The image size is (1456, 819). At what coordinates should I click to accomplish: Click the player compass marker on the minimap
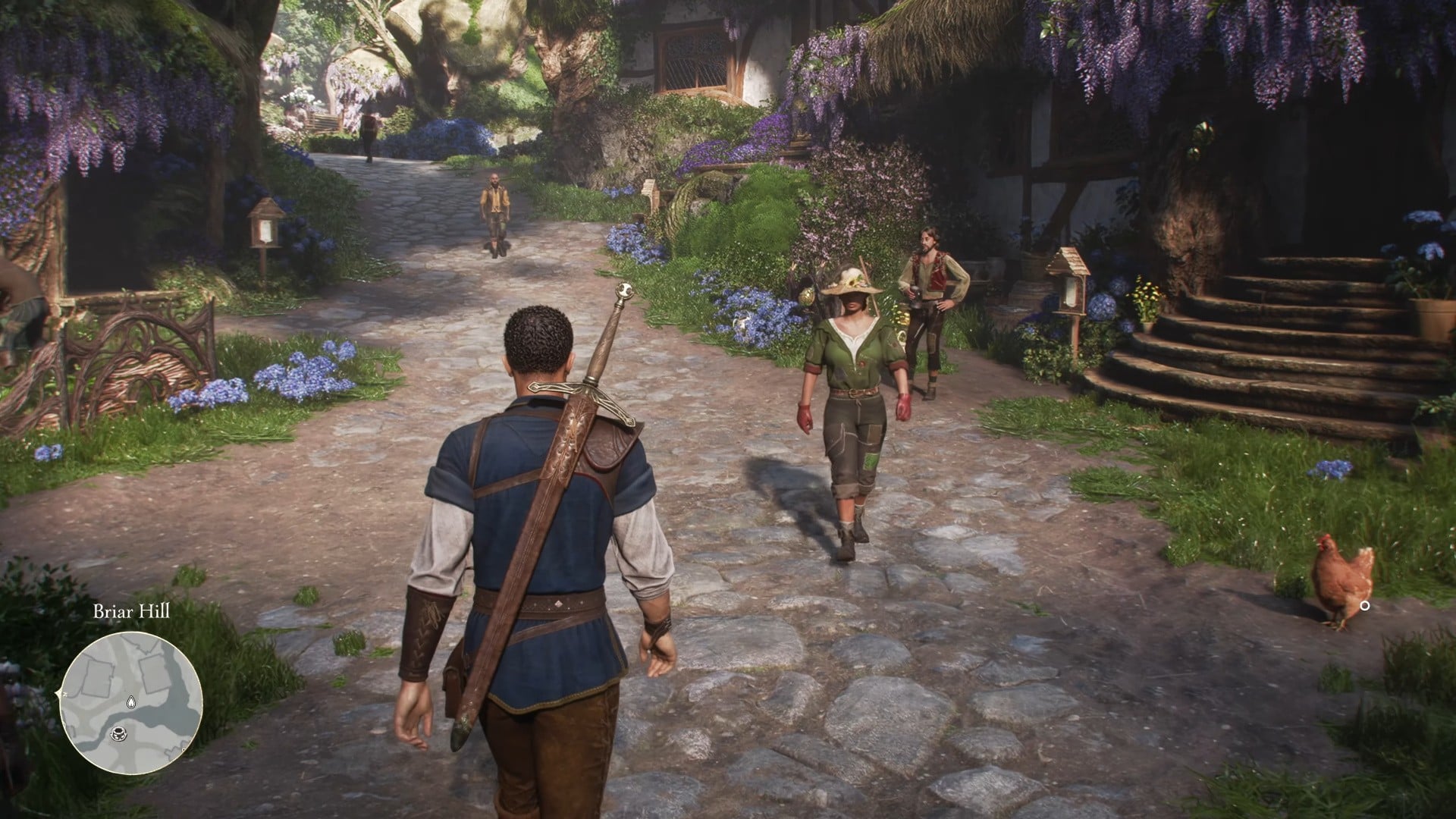pos(118,733)
